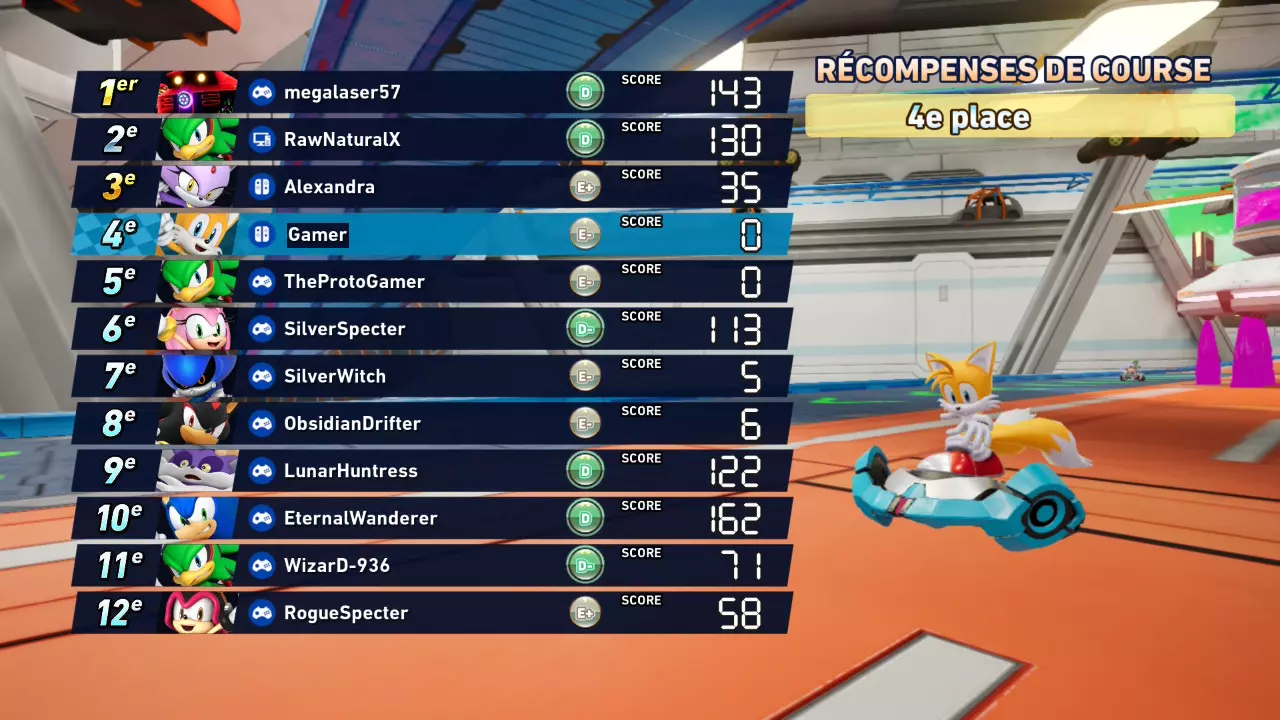Screen dimensions: 1280x720
Task: Click the Joy-Con icon on the Gamer row
Action: pyautogui.click(x=261, y=234)
